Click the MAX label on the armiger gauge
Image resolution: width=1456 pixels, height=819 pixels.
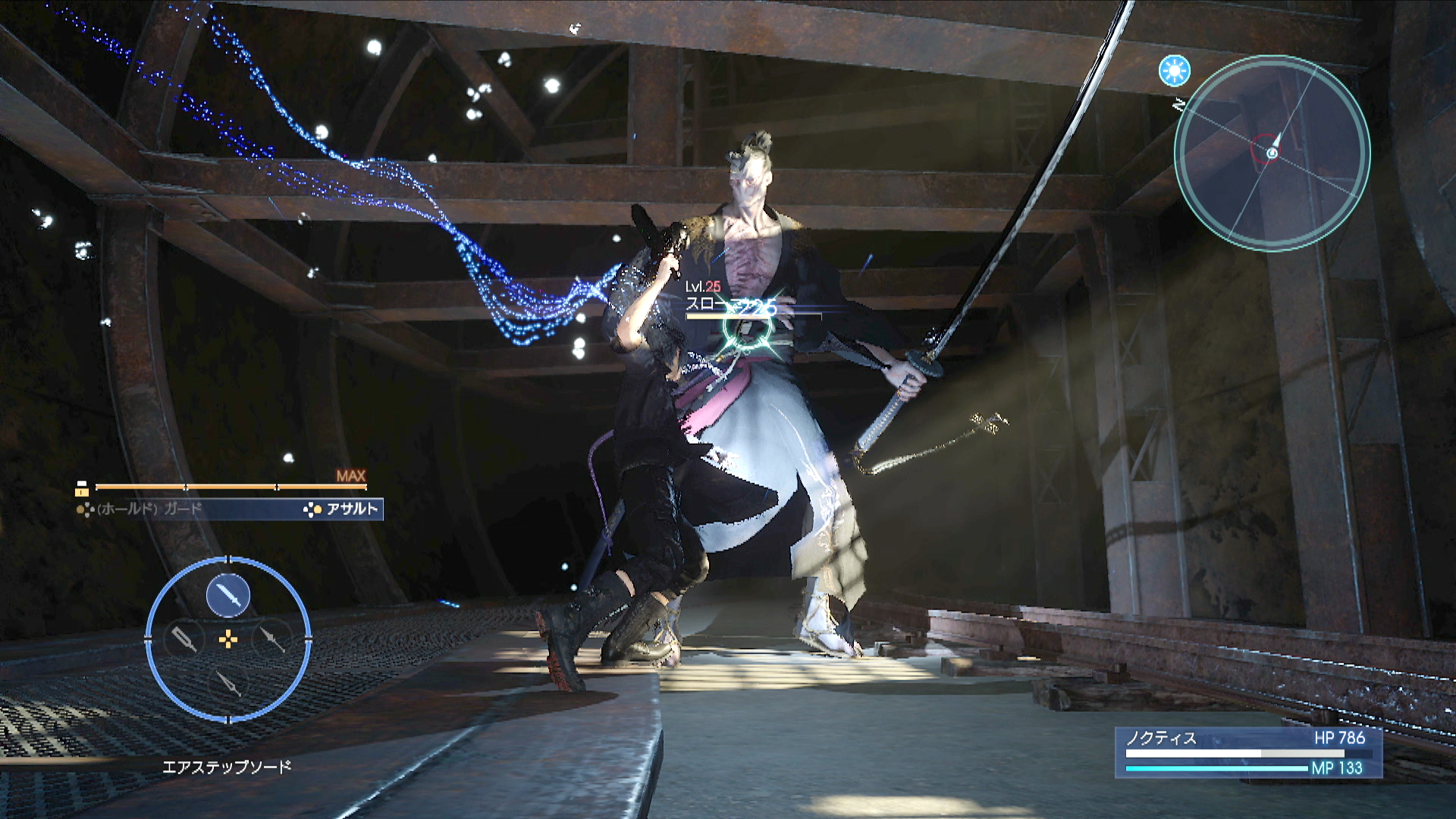(350, 475)
